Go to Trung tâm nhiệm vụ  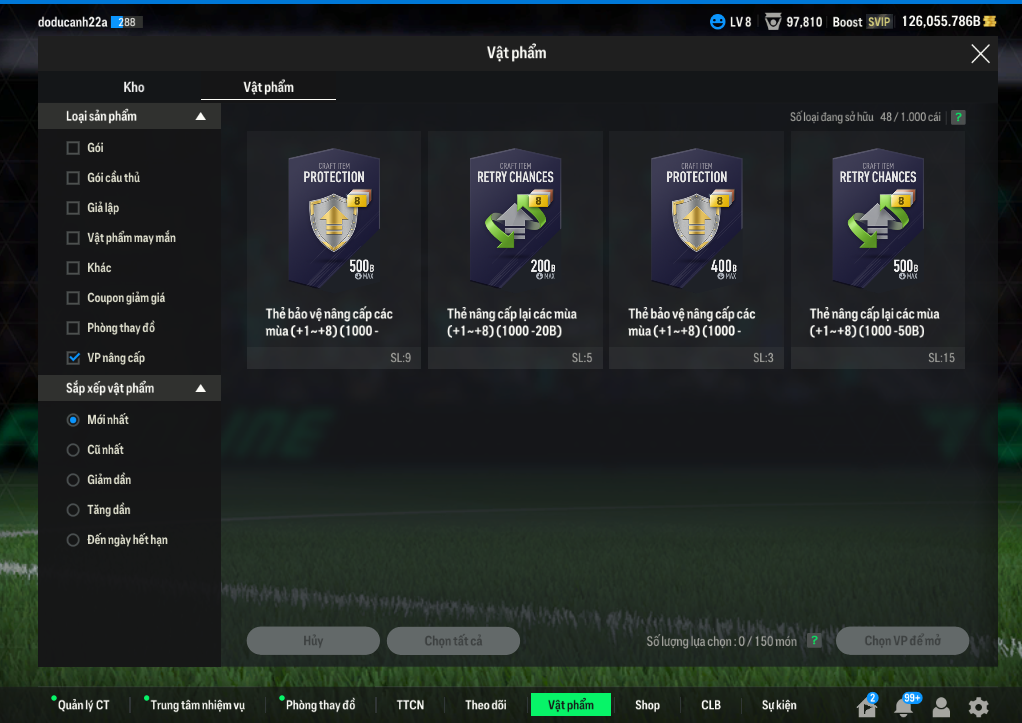point(197,705)
